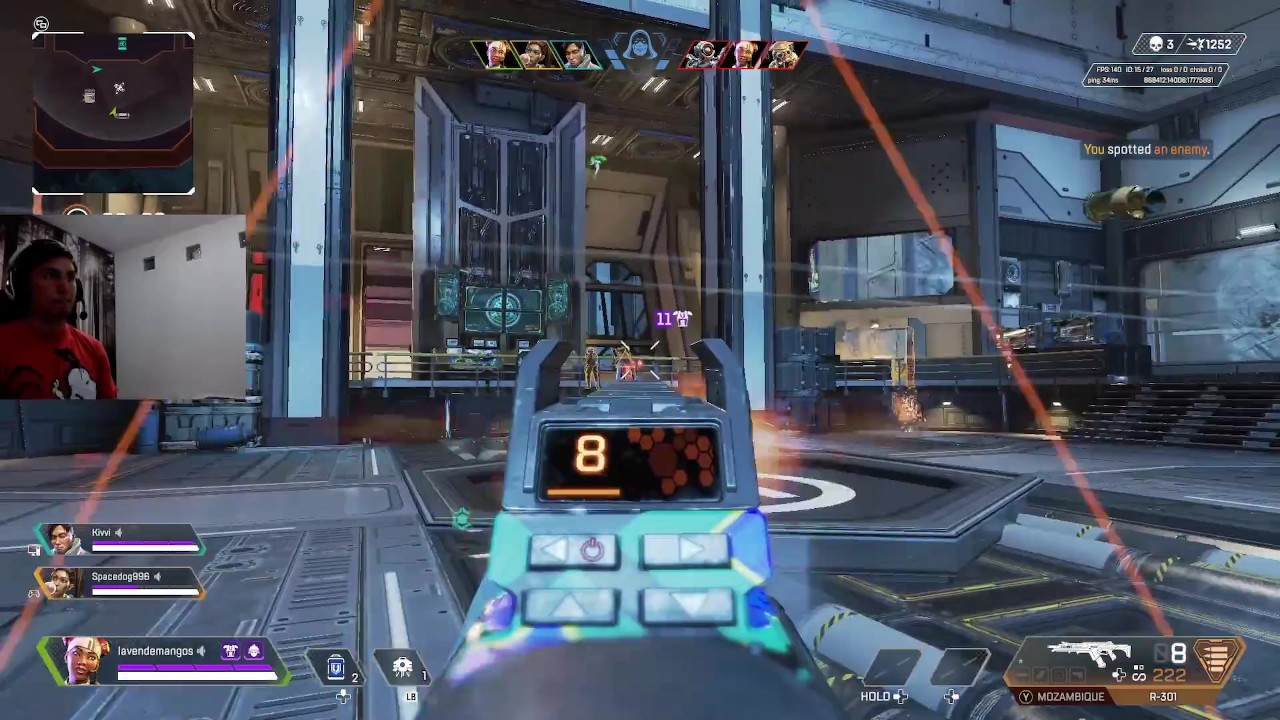Screen dimensions: 1280x720
Task: Click the circular minimap
Action: (x=113, y=110)
